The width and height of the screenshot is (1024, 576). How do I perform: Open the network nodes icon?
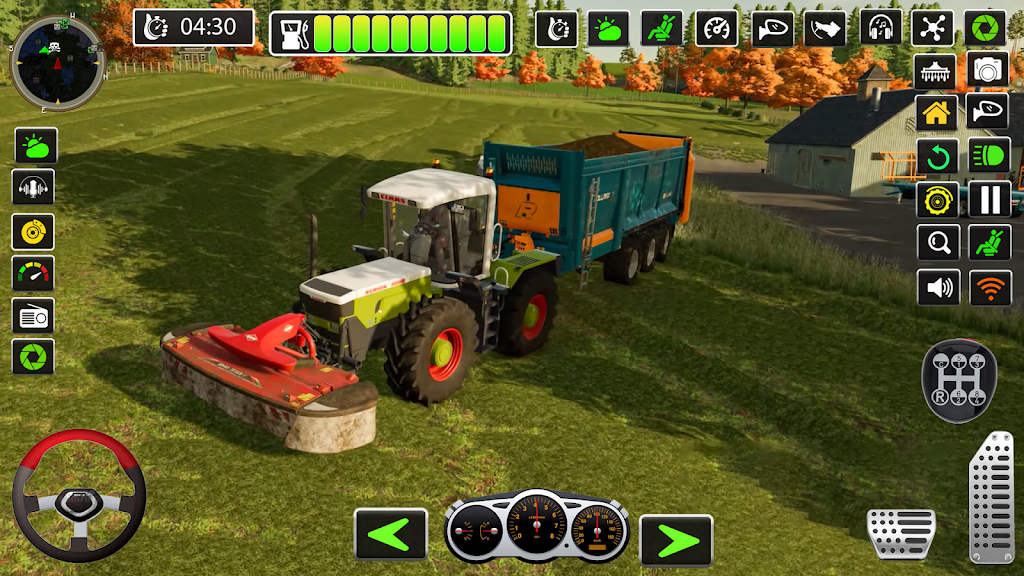coord(932,27)
